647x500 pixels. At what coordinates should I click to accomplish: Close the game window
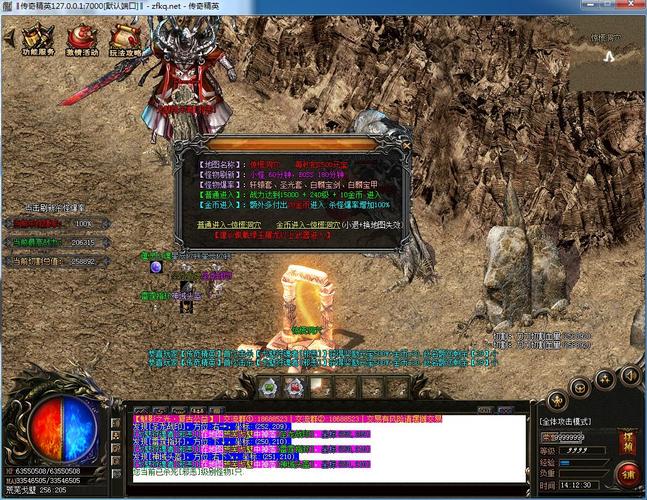(x=632, y=6)
